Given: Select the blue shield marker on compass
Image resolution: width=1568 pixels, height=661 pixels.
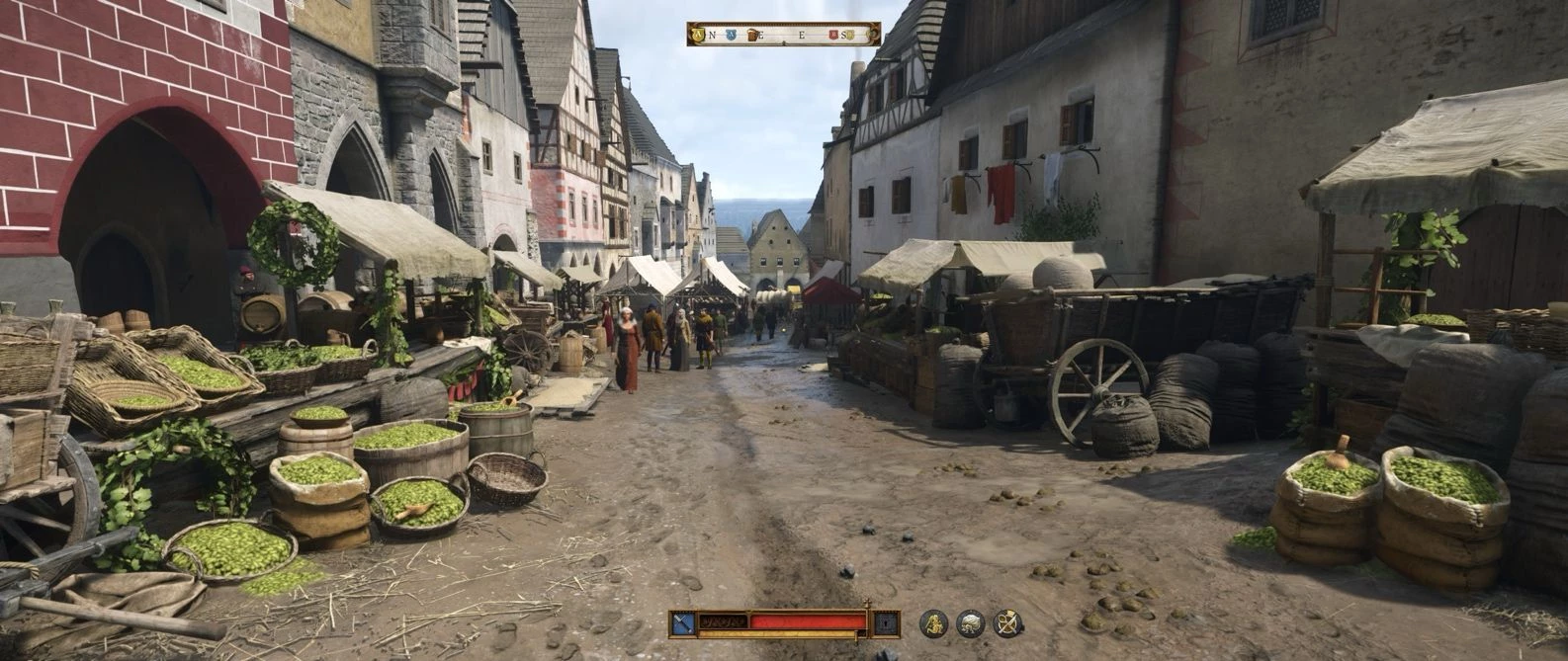Looking at the screenshot, I should point(730,35).
